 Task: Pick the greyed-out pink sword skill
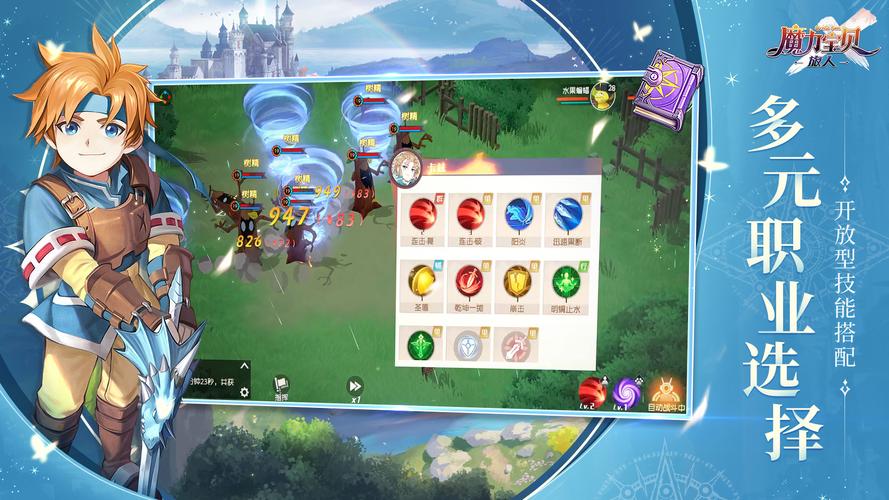click(516, 346)
